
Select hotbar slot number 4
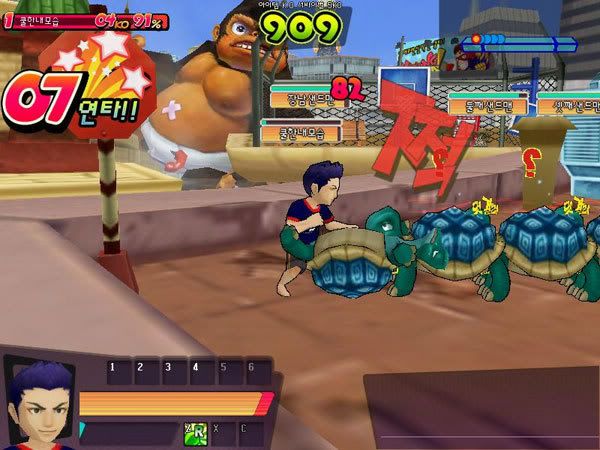click(201, 372)
